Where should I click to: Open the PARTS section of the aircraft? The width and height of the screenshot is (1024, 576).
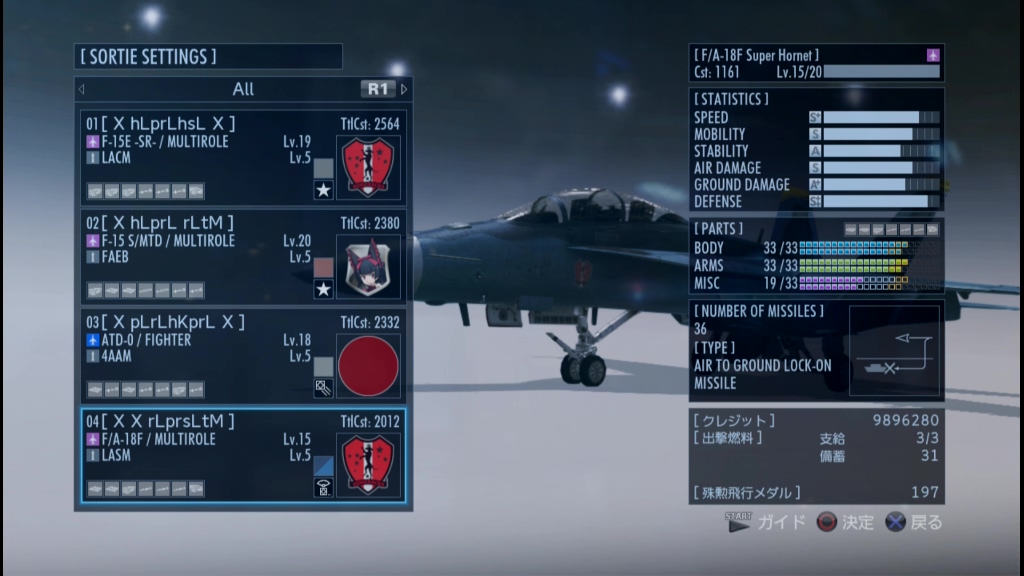pos(718,229)
